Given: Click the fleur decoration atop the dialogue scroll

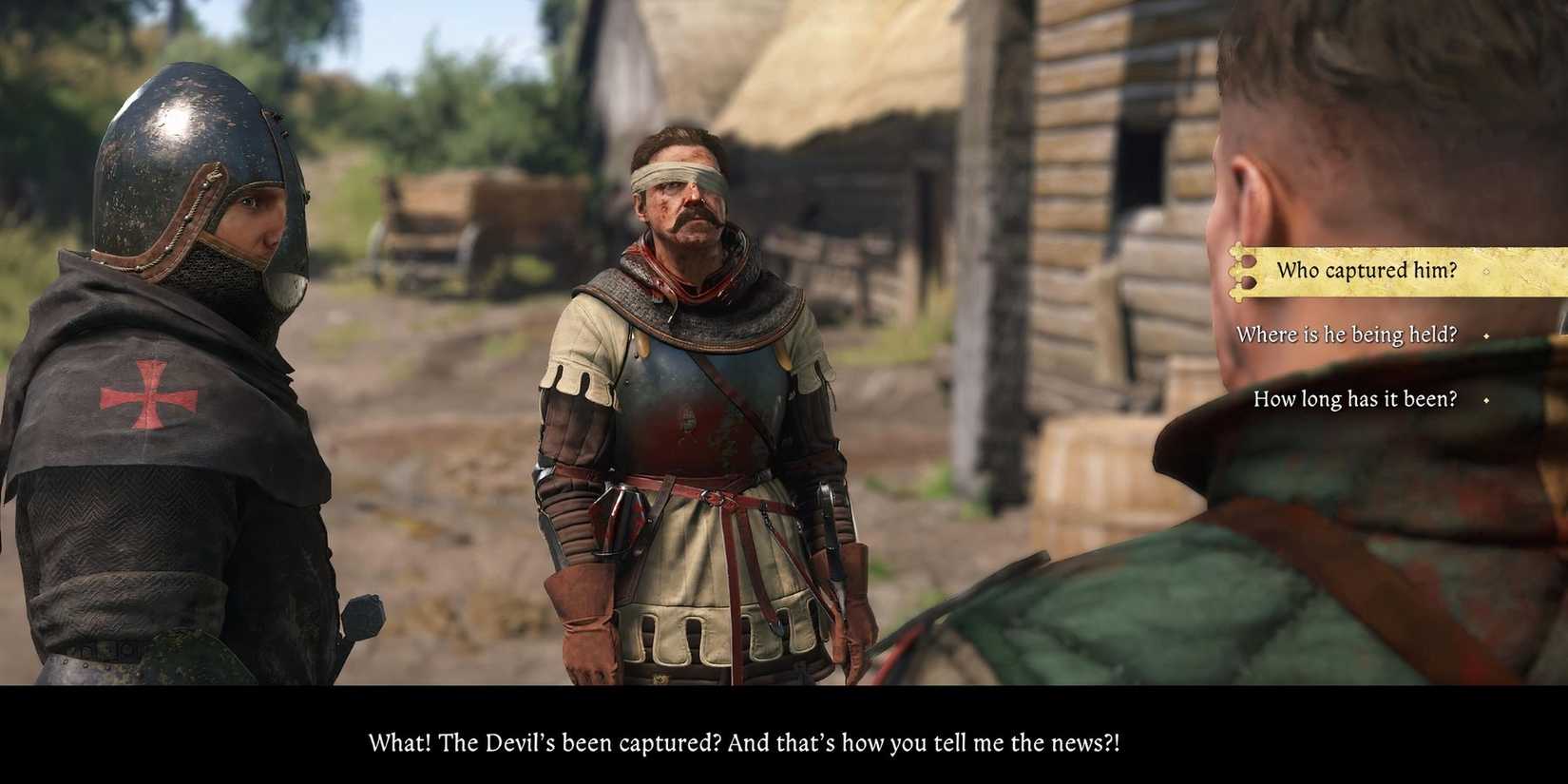Looking at the screenshot, I should [x=1237, y=249].
